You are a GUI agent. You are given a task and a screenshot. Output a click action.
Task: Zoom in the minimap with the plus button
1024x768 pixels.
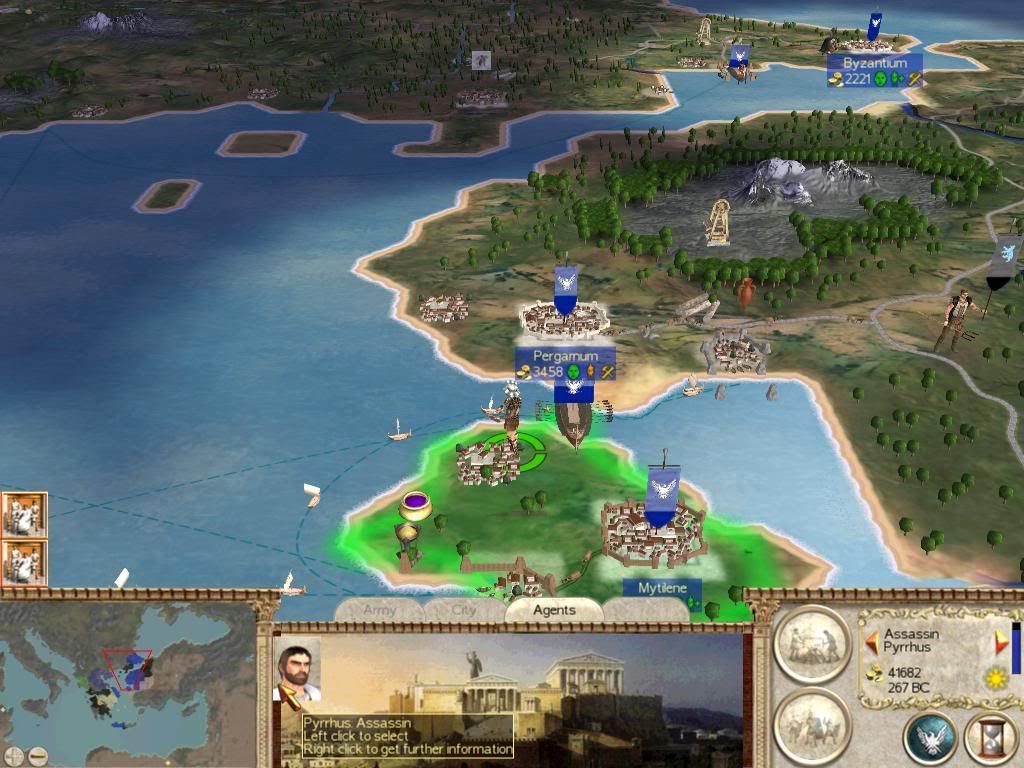(x=14, y=756)
